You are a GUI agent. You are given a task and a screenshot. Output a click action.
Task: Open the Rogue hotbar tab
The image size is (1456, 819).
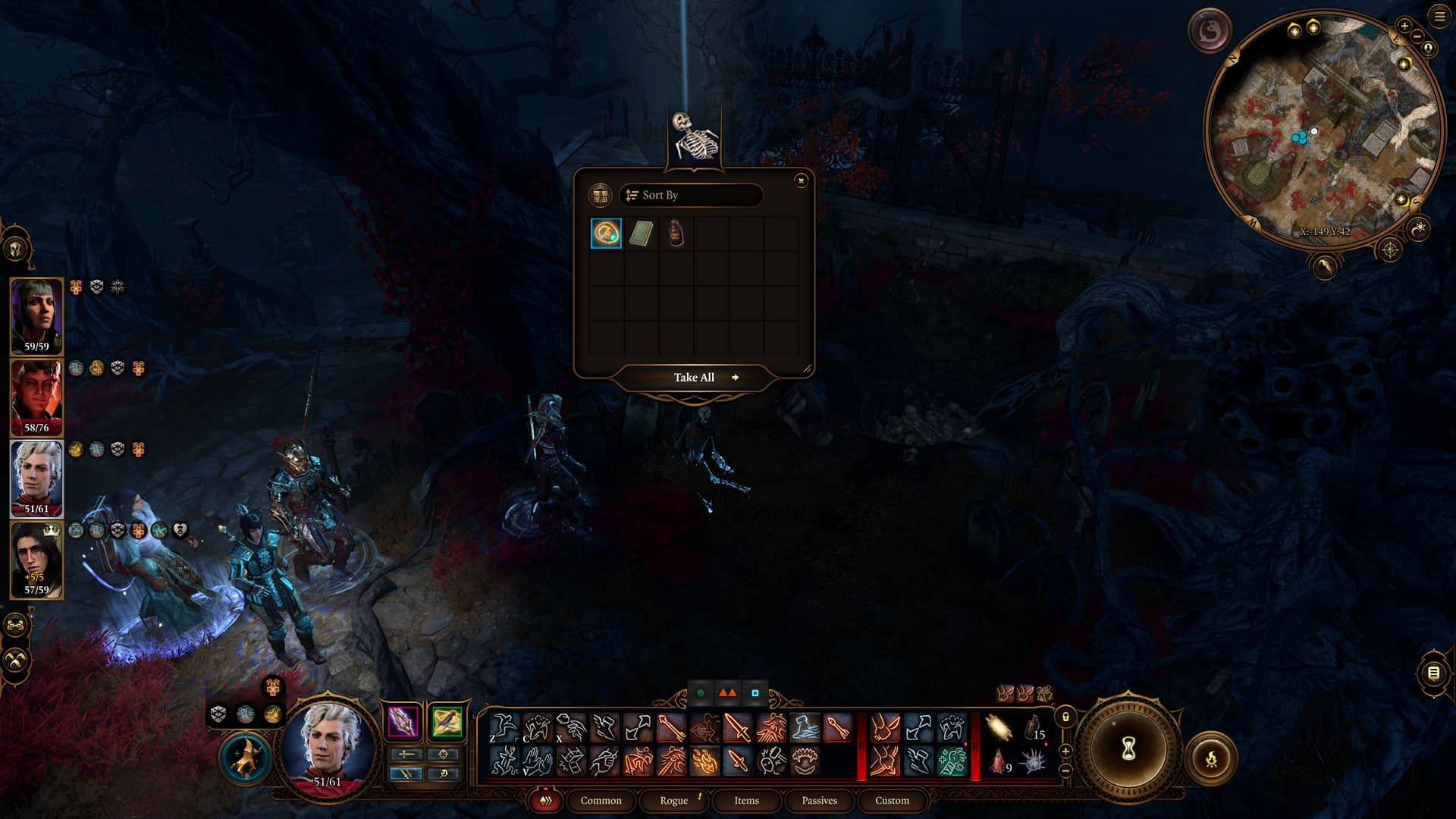(x=673, y=801)
